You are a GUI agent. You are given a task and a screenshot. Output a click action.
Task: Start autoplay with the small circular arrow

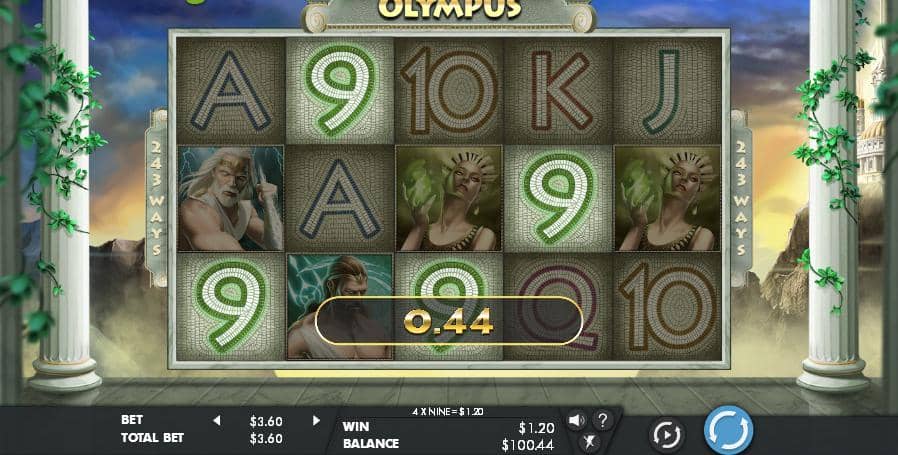coord(666,433)
